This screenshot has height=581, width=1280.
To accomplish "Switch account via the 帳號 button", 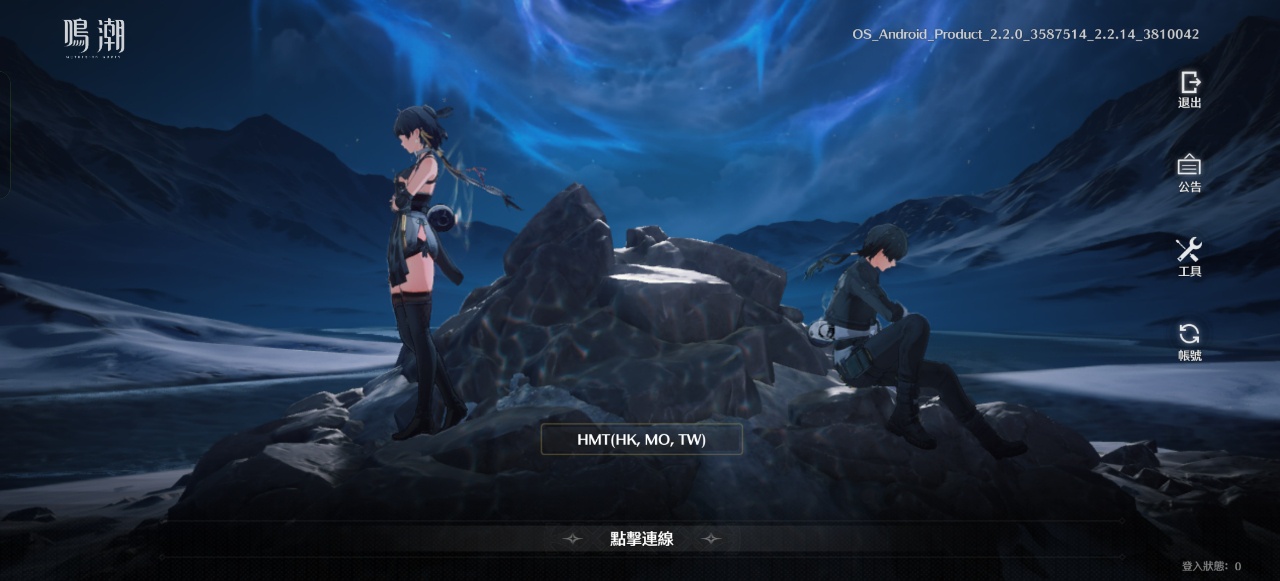I will [1189, 341].
